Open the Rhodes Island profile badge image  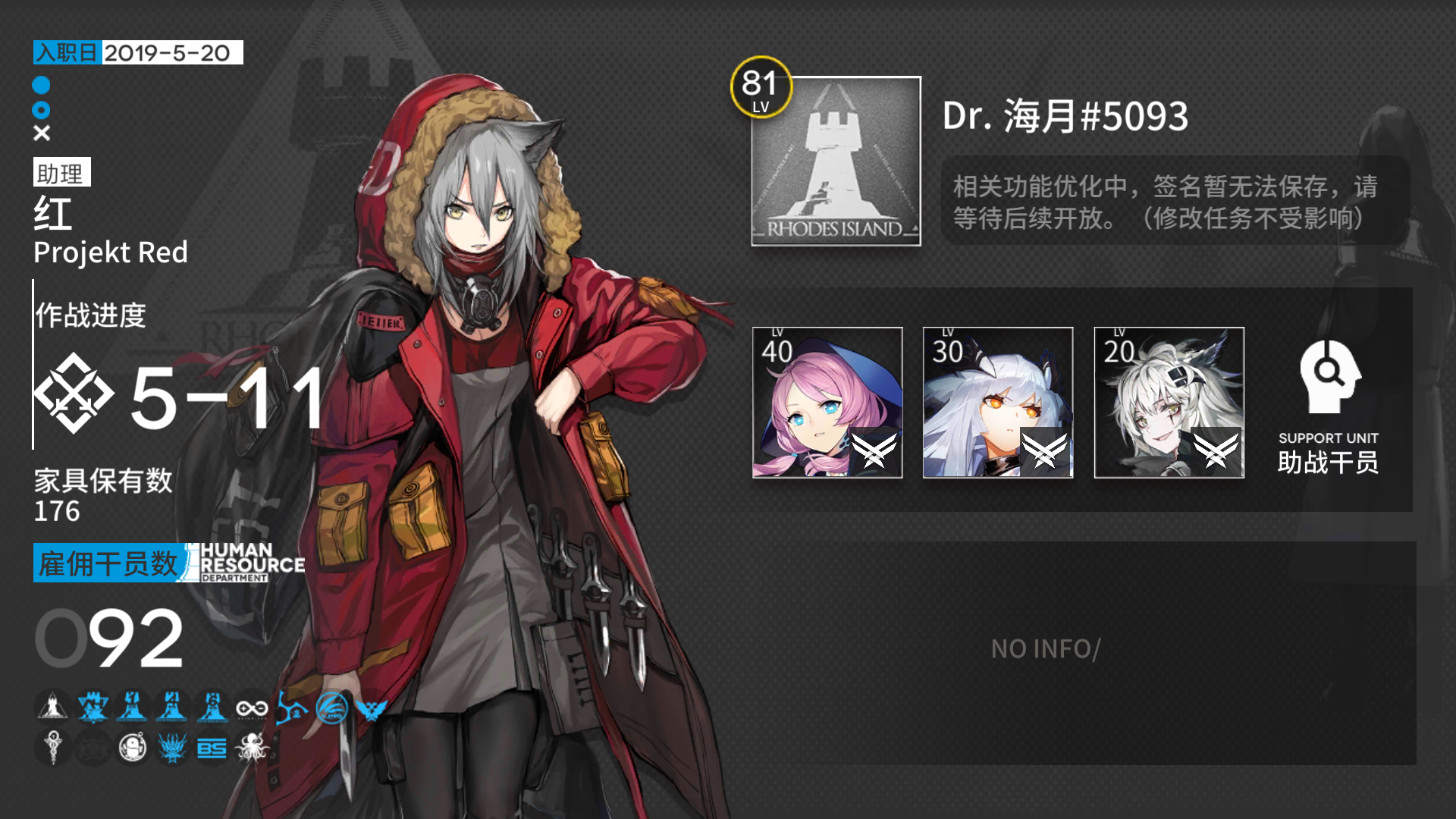point(835,163)
